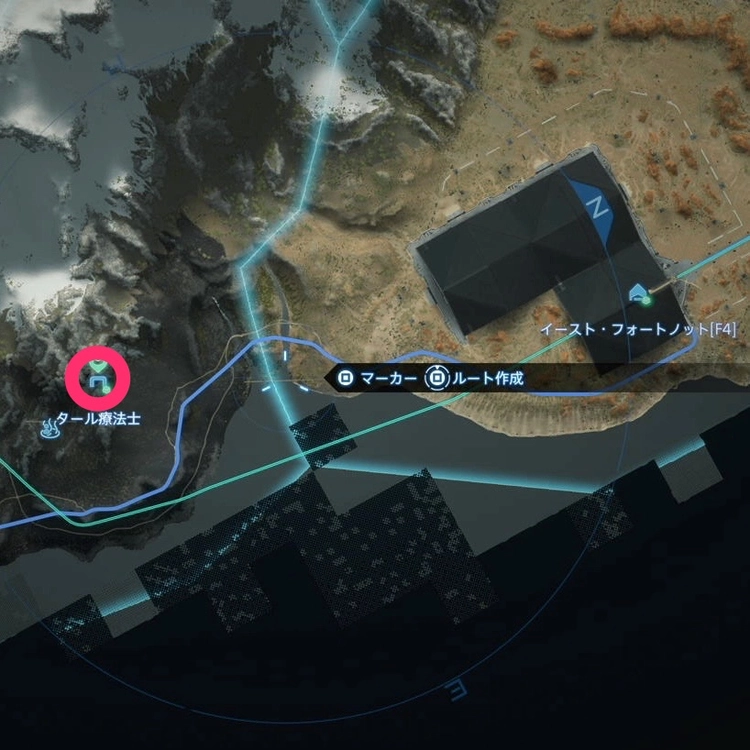Click the hot spring icon on the map
The height and width of the screenshot is (750, 750).
tap(48, 431)
